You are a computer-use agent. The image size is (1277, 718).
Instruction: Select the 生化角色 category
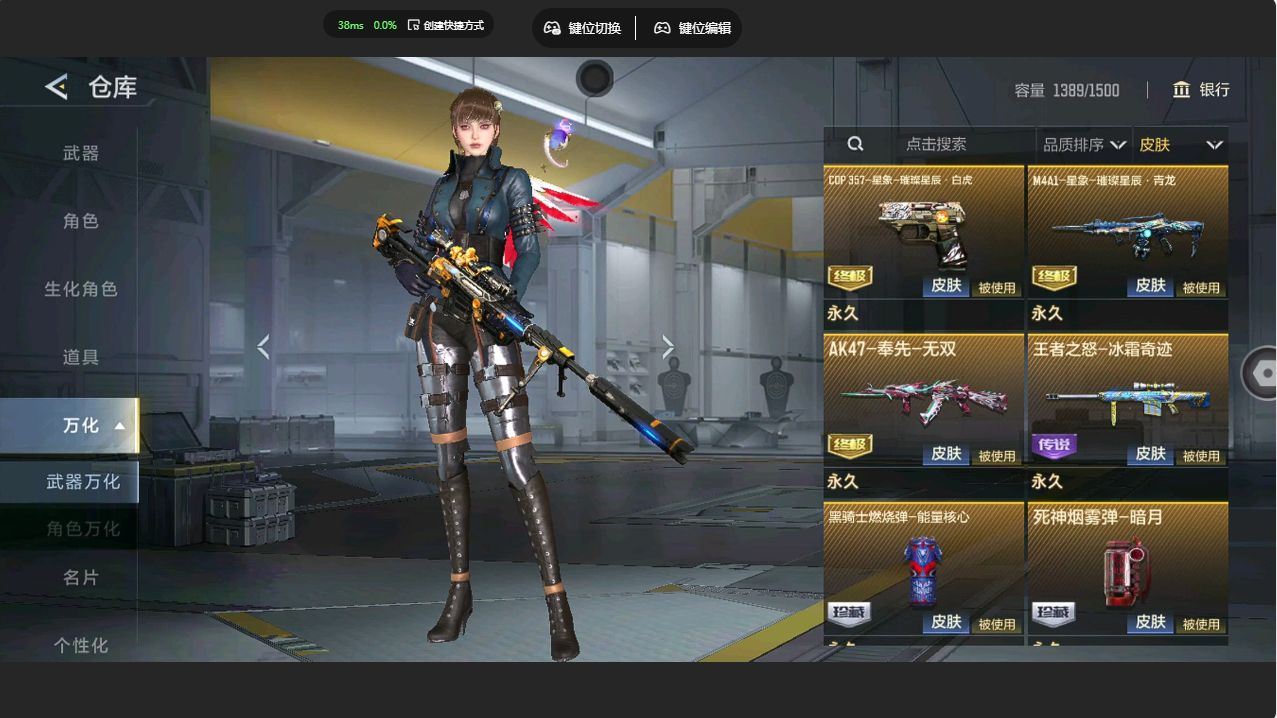(x=81, y=289)
